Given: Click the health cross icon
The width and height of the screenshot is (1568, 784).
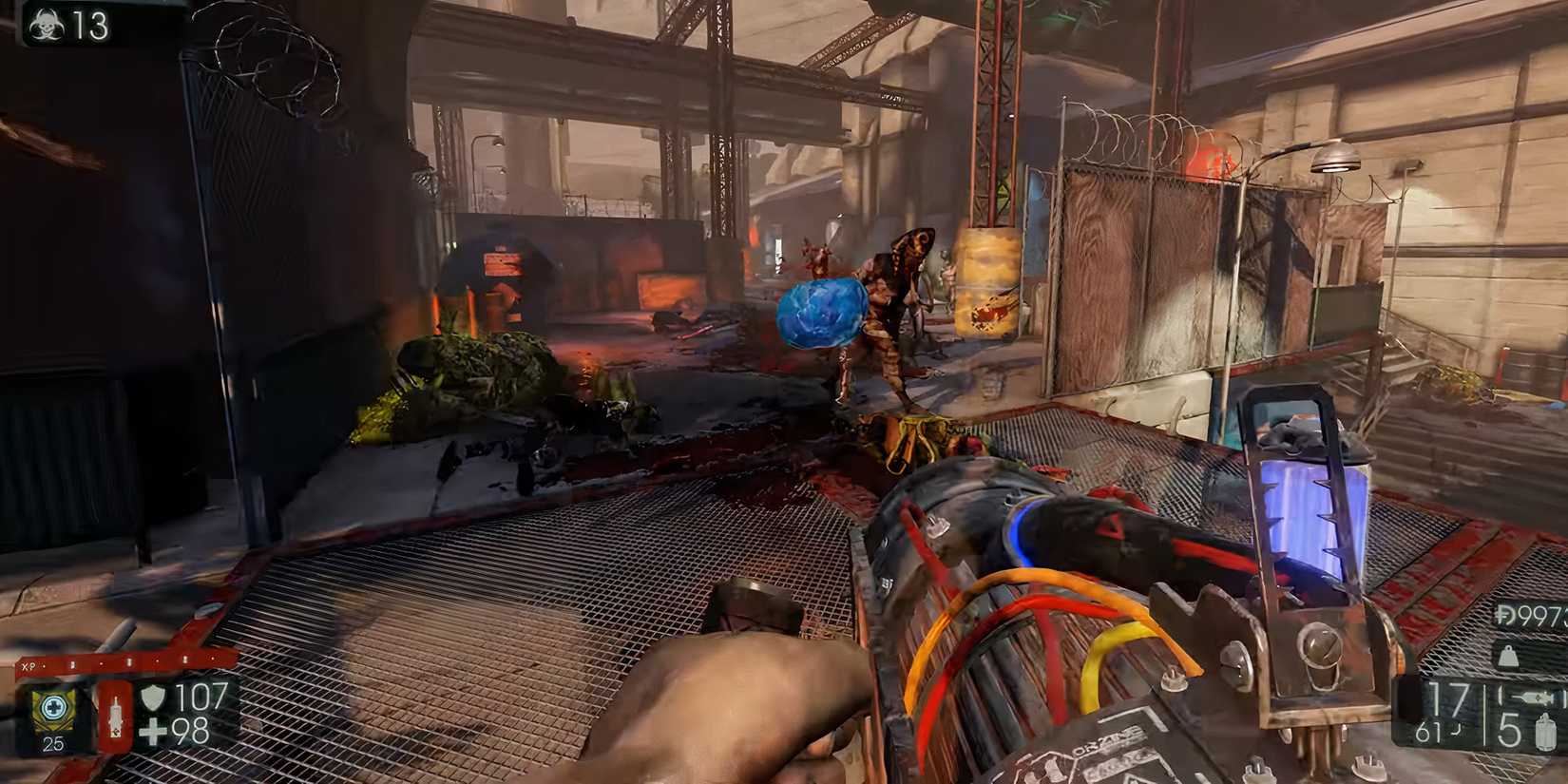Looking at the screenshot, I should coord(153,730).
